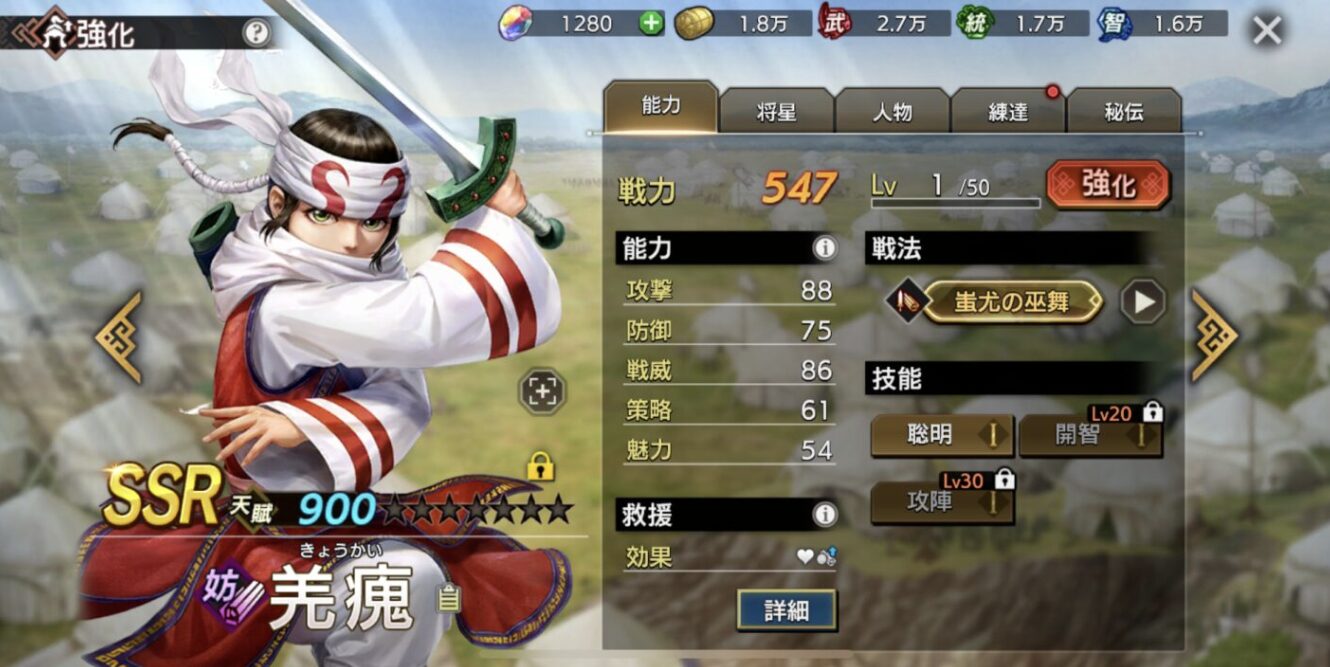This screenshot has width=1330, height=667.
Task: Show info for the 能力 stats section
Action: tap(824, 248)
